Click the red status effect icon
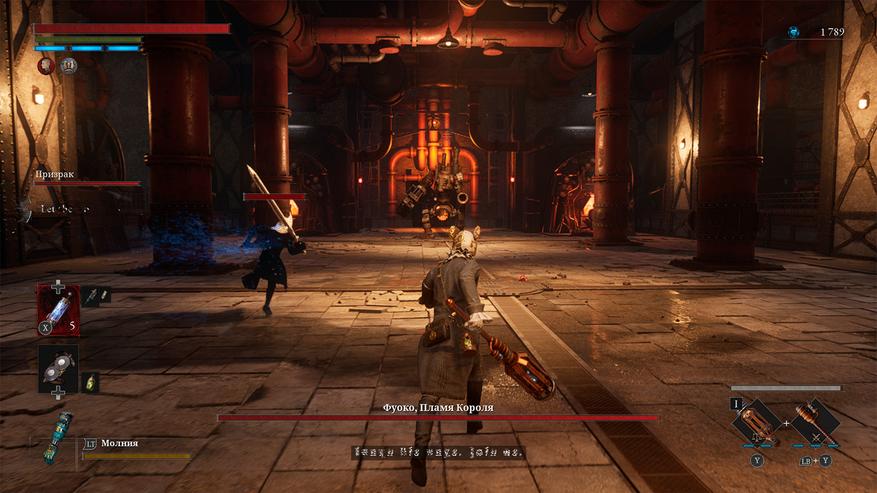The height and width of the screenshot is (493, 877). coord(46,66)
